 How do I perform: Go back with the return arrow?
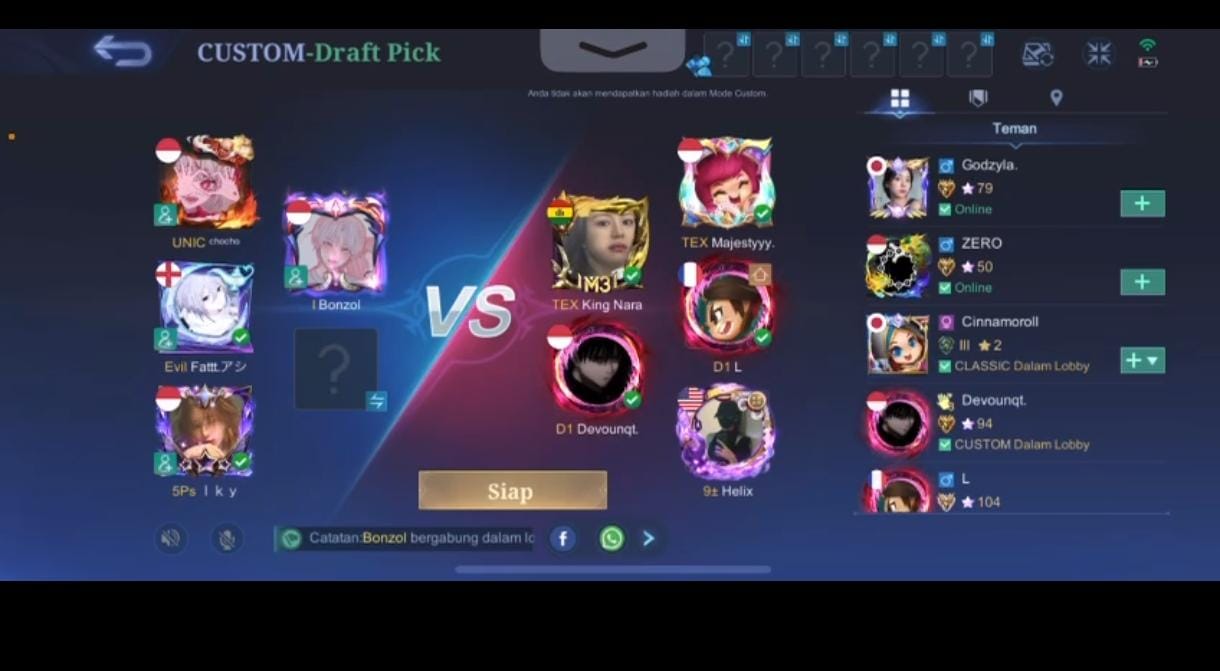122,51
